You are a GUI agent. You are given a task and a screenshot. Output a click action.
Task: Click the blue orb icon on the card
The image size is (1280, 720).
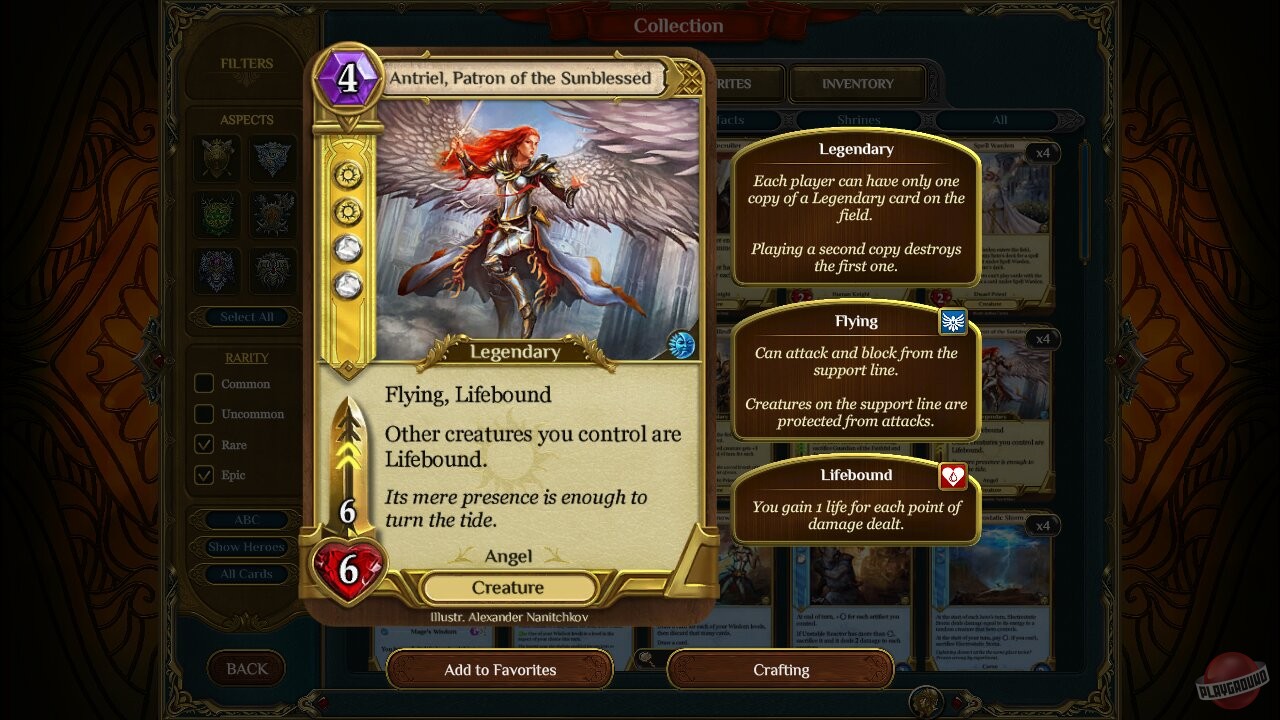(x=681, y=342)
